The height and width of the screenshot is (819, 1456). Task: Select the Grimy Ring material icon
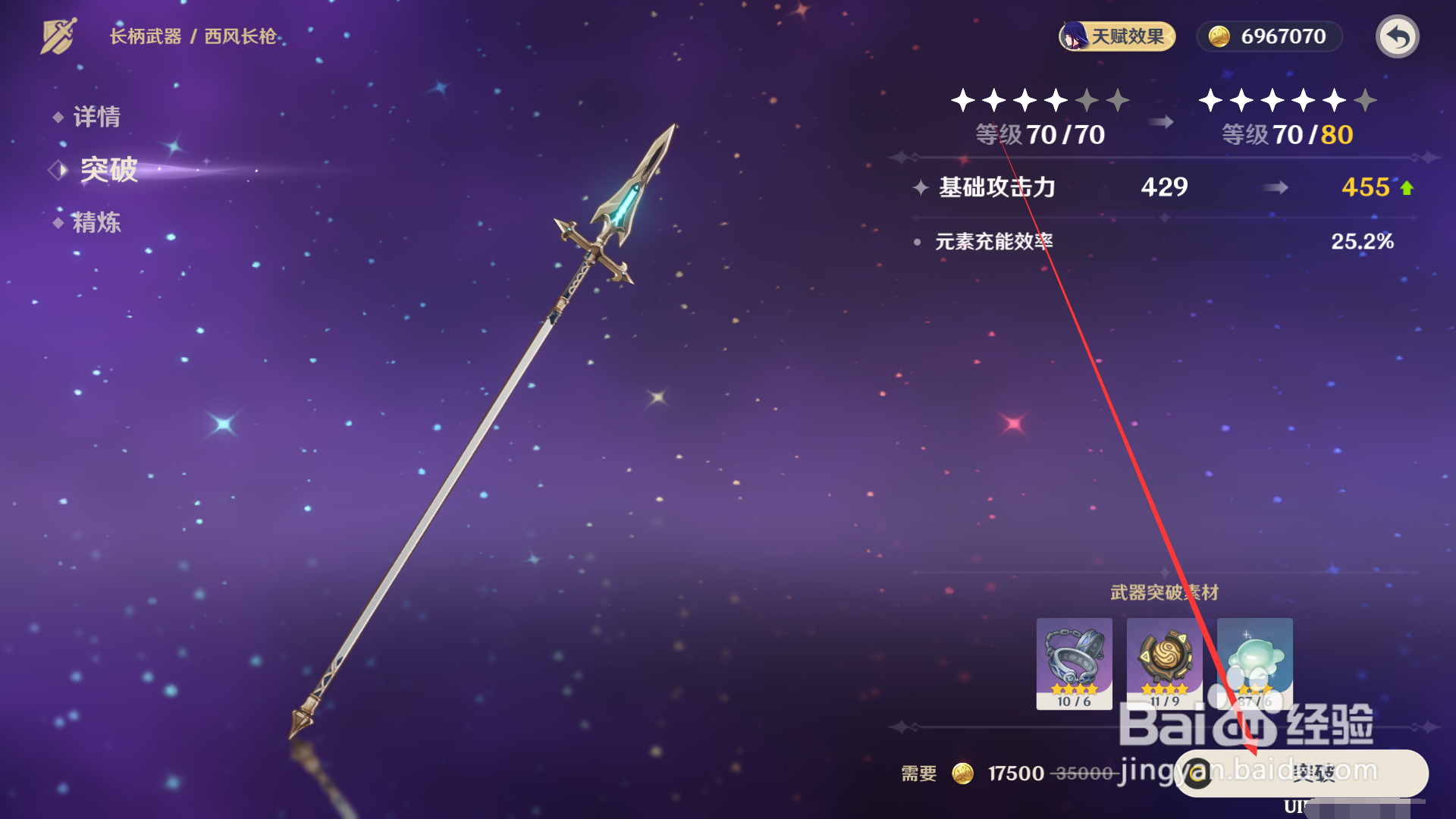tap(1164, 664)
